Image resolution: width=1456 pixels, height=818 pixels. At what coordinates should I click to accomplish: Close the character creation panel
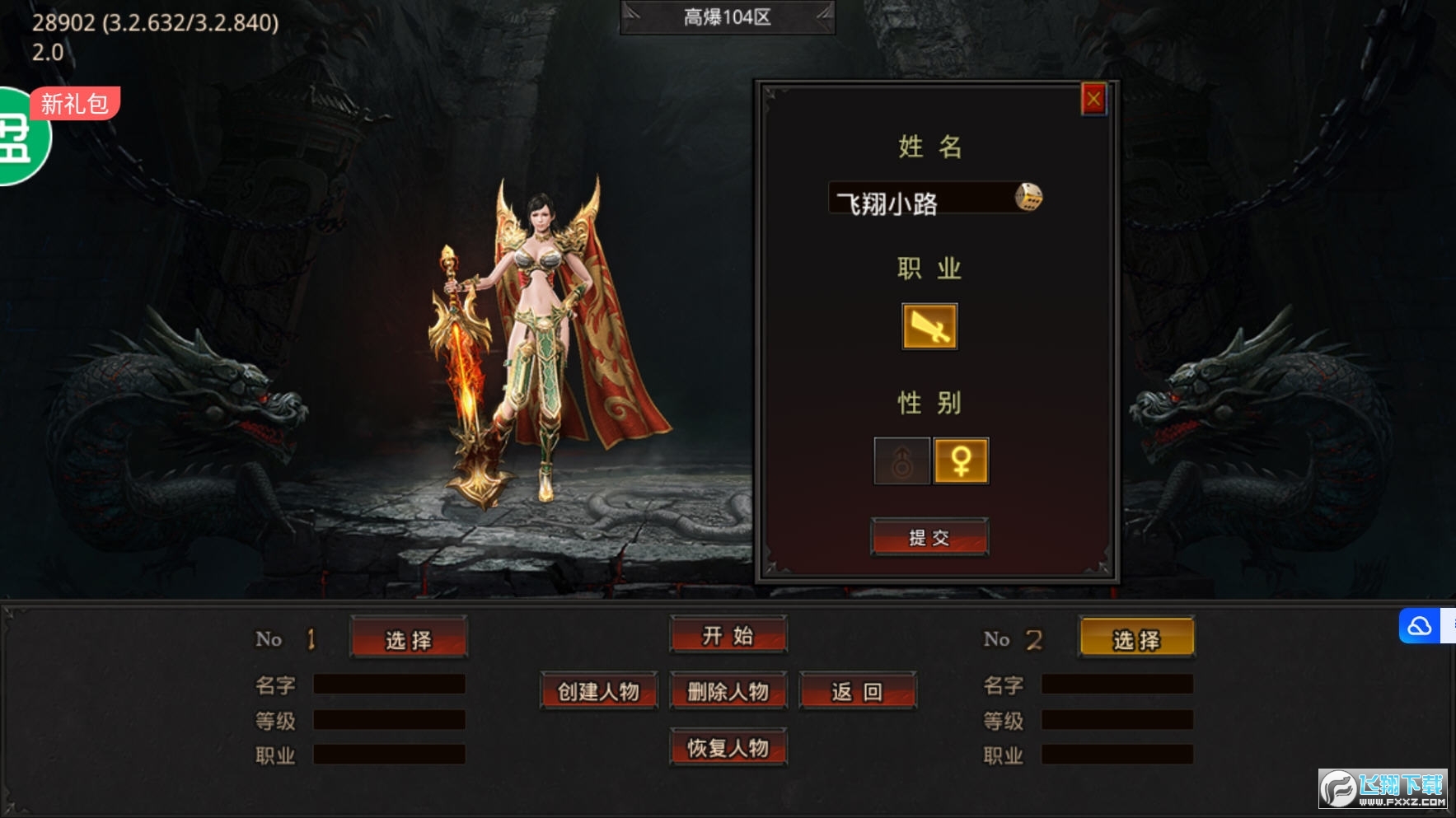1093,100
